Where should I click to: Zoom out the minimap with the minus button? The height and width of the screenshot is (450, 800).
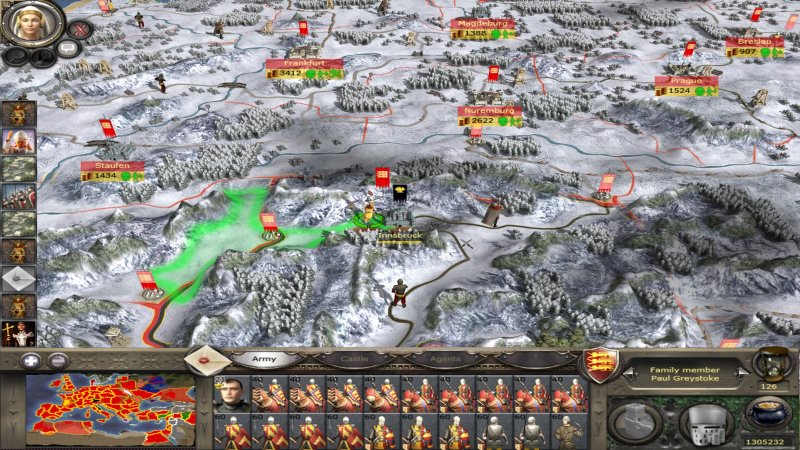point(58,360)
